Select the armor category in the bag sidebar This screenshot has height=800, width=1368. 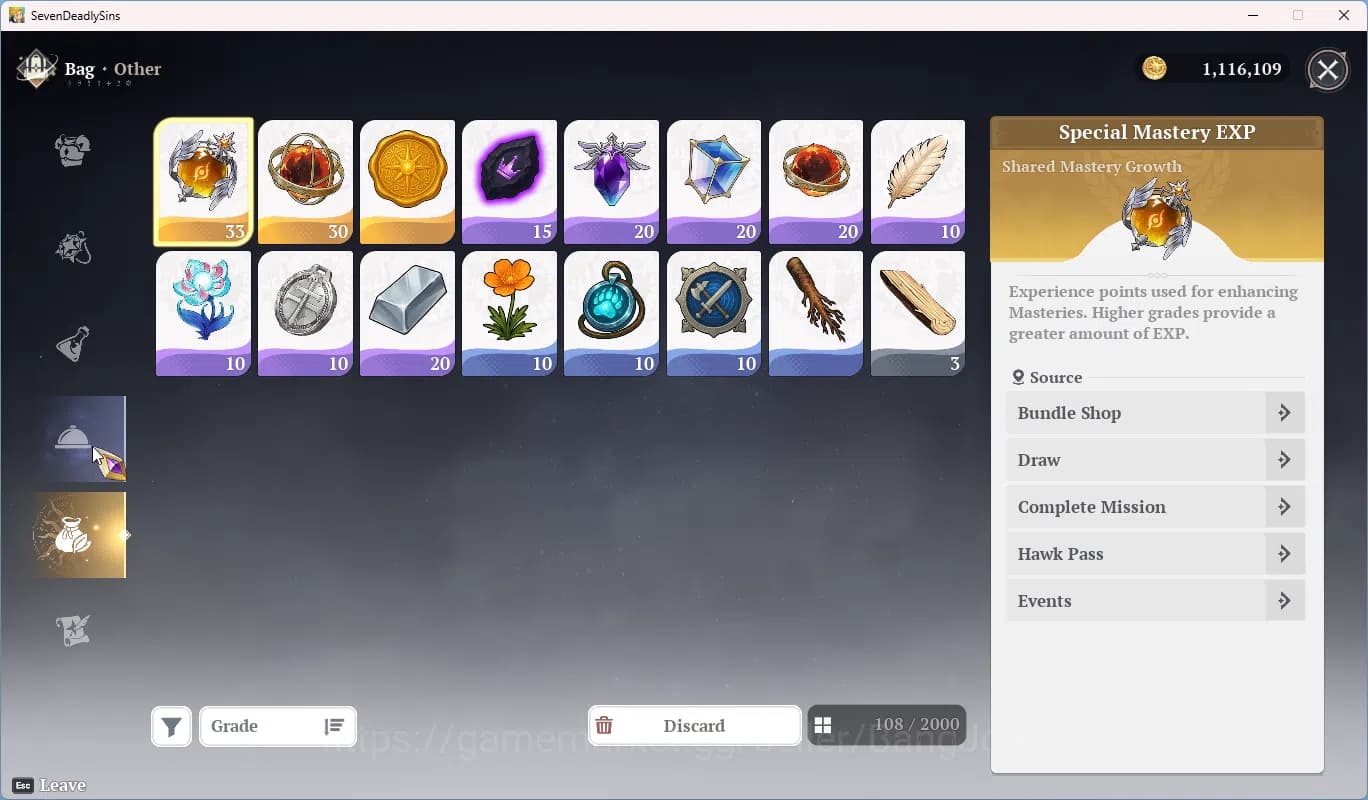[x=70, y=150]
